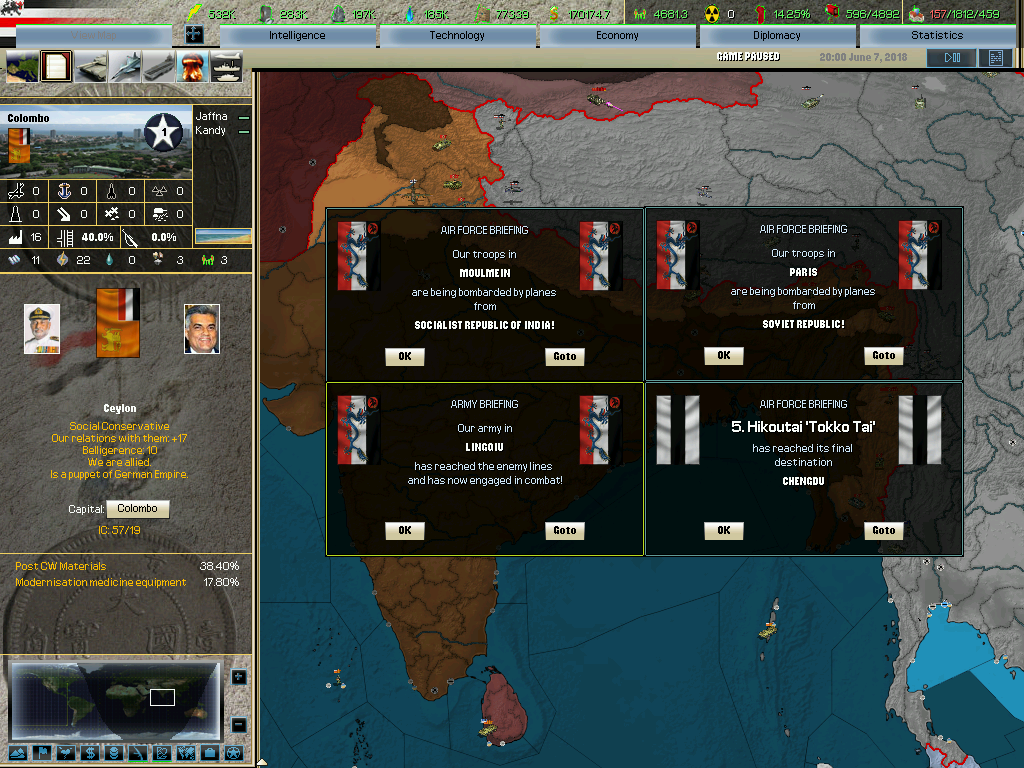This screenshot has width=1024, height=768.
Task: View the Statistics tab
Action: tap(937, 36)
